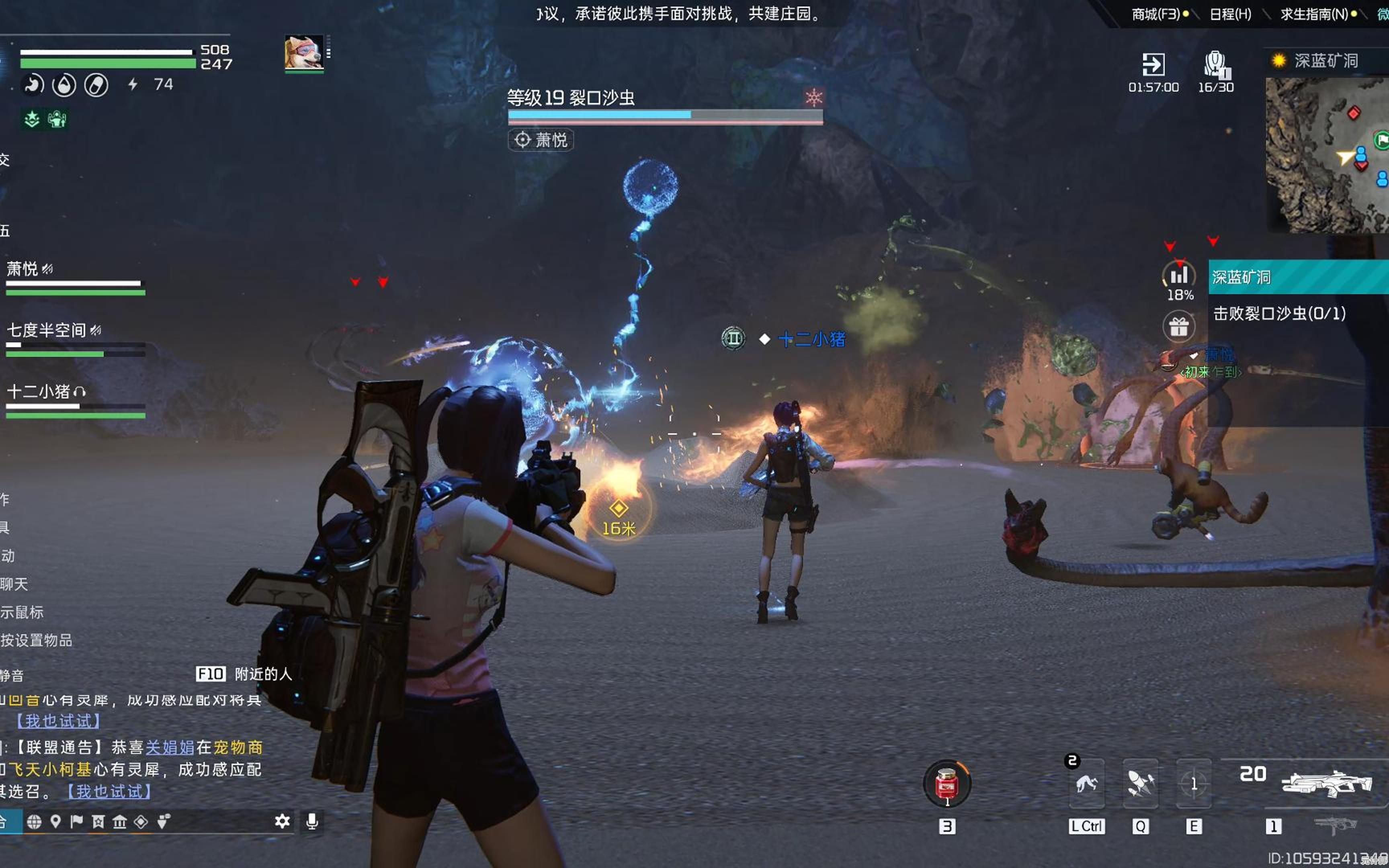Select the equipped primary rifle slot

pos(1326,783)
